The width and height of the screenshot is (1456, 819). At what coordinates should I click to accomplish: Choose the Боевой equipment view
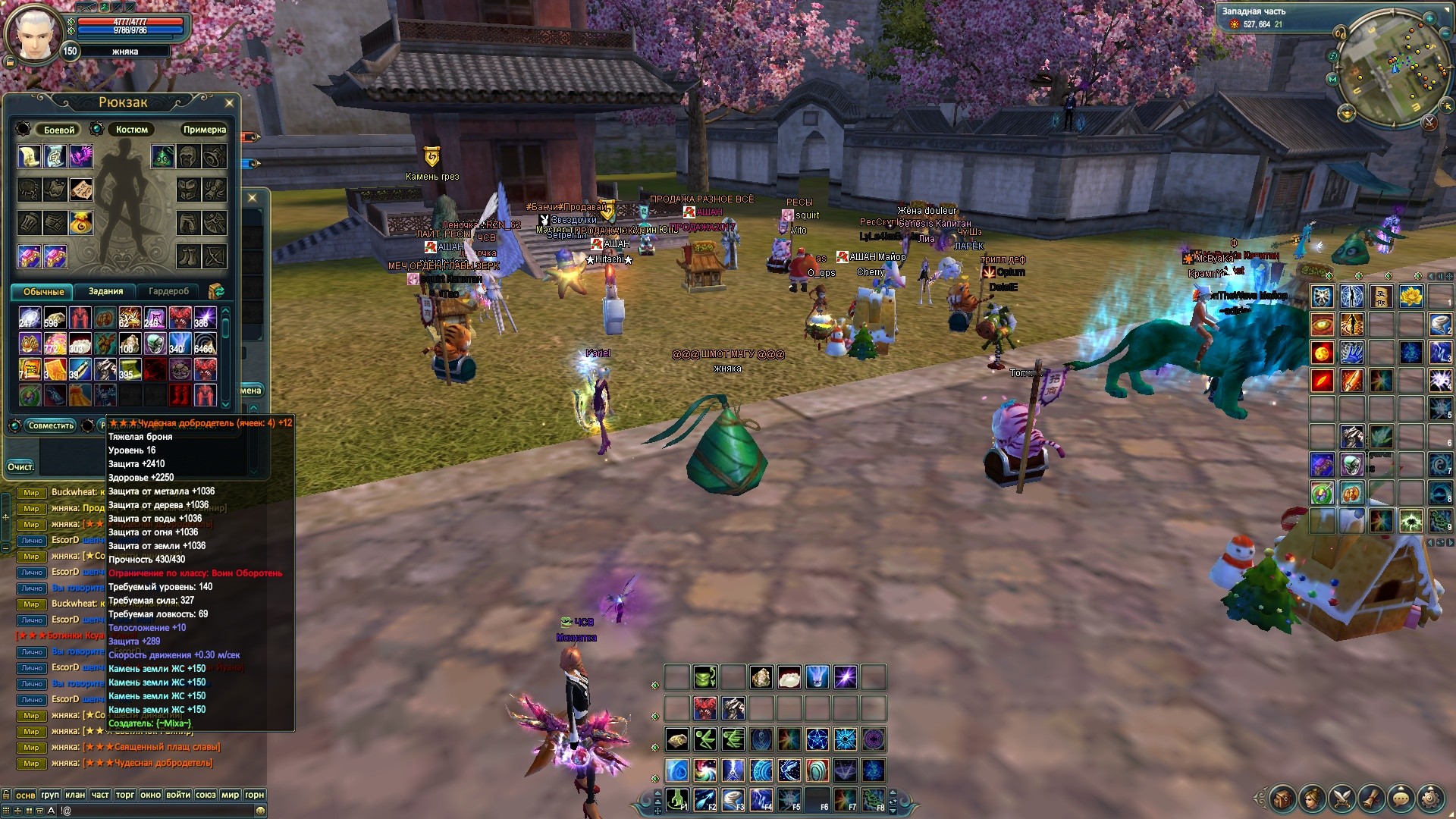[58, 130]
